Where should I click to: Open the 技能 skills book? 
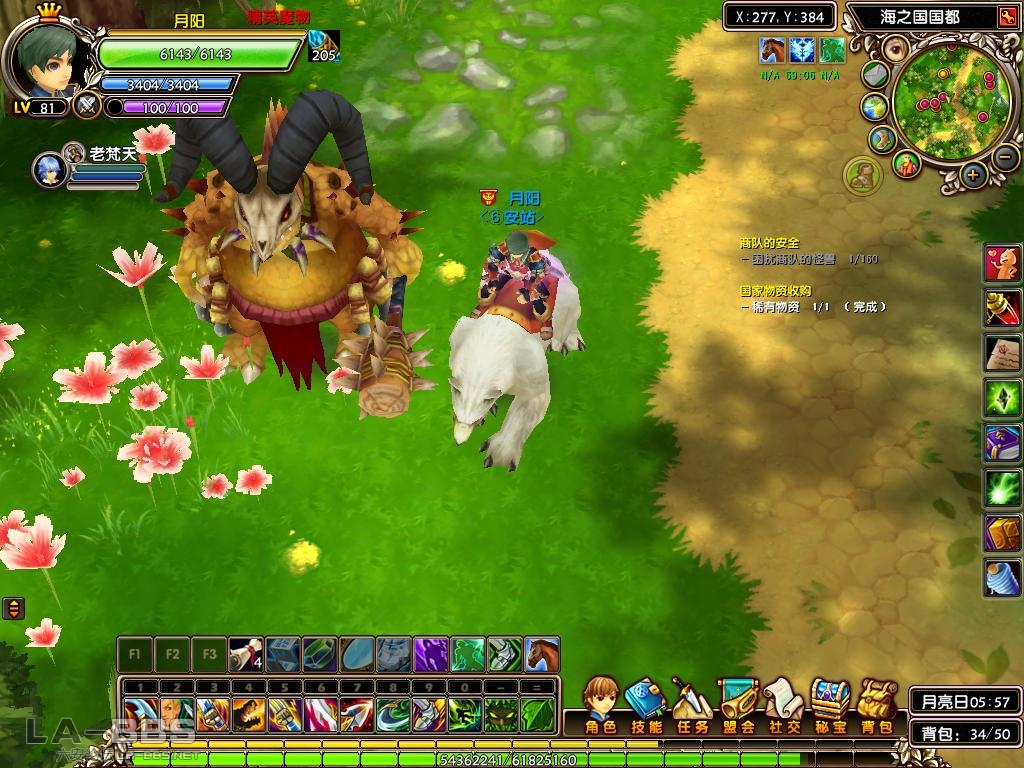pos(647,704)
